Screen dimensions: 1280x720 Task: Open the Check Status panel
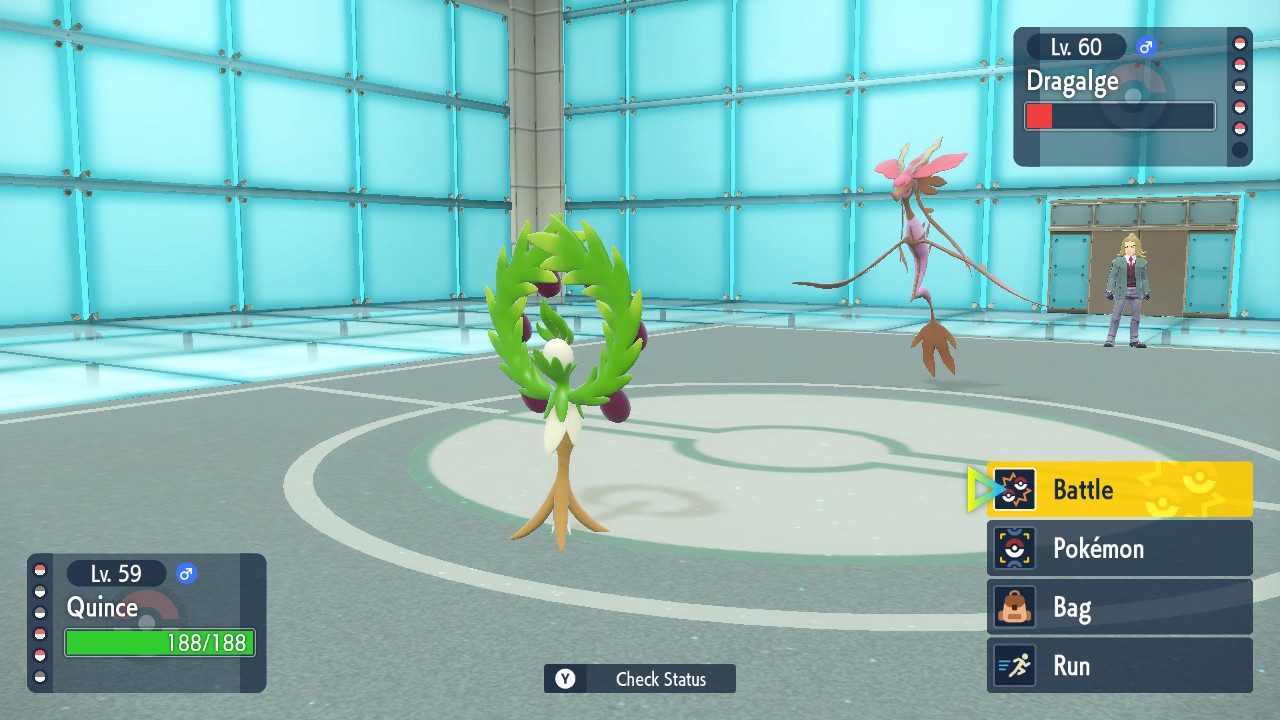click(640, 679)
